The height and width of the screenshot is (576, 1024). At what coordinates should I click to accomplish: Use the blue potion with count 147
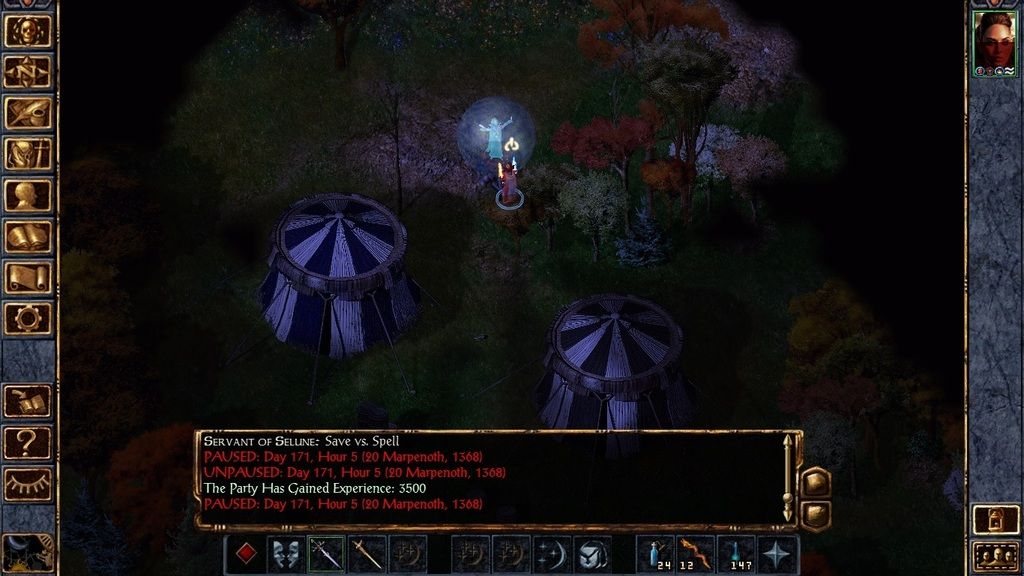tap(738, 554)
